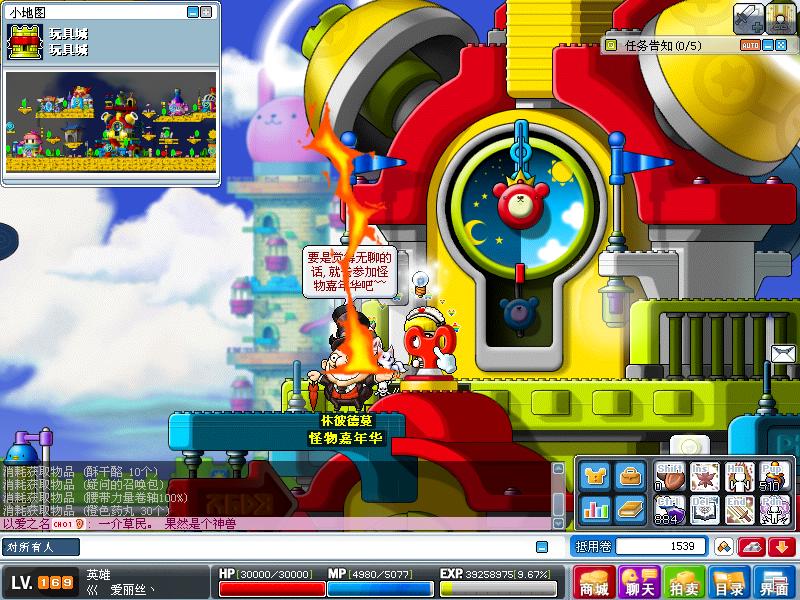Minimize the 任务告知 quest tracker
The height and width of the screenshot is (600, 800).
tap(767, 45)
